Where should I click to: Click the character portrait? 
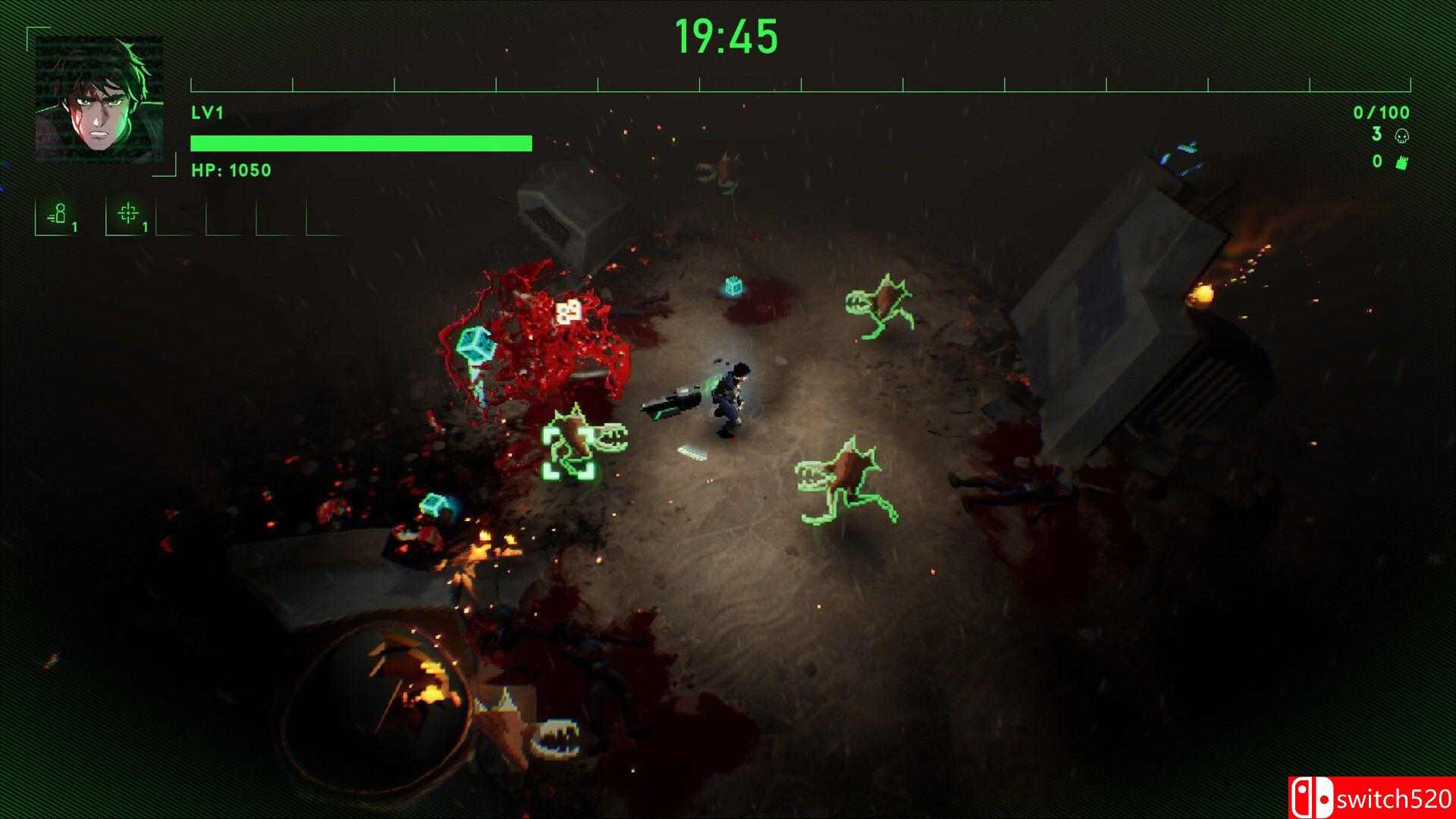(99, 100)
